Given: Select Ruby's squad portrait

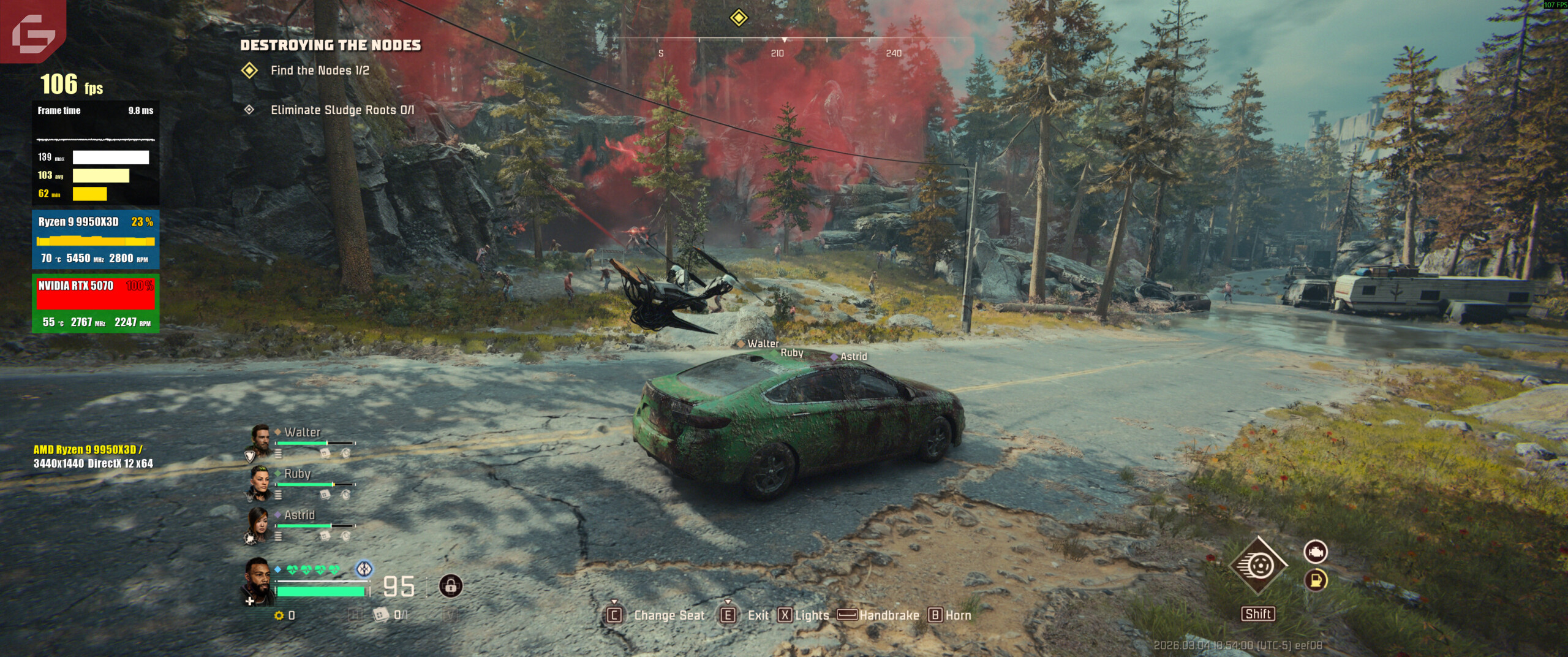Looking at the screenshot, I should [x=260, y=482].
